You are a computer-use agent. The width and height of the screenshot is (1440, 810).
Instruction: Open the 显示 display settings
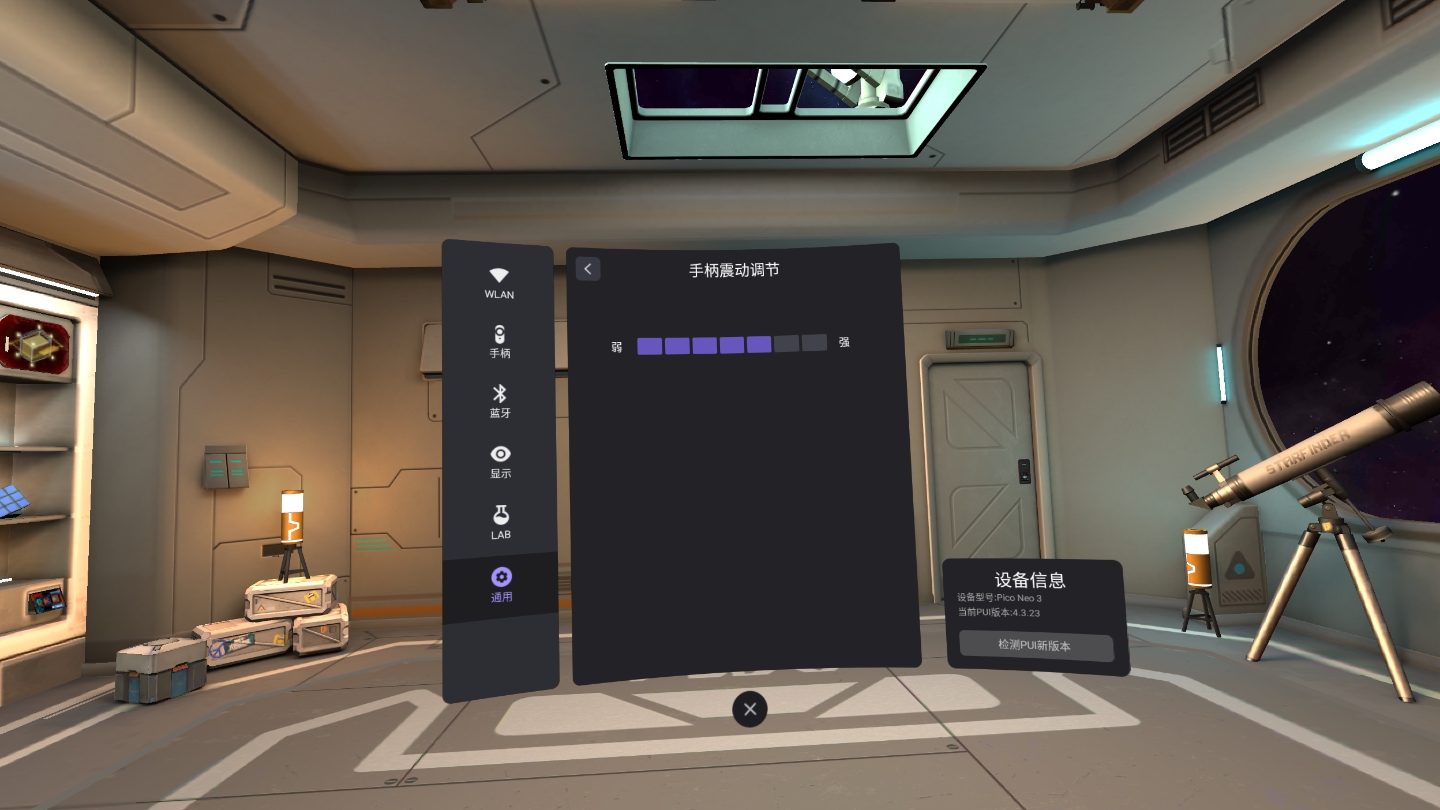tap(499, 460)
